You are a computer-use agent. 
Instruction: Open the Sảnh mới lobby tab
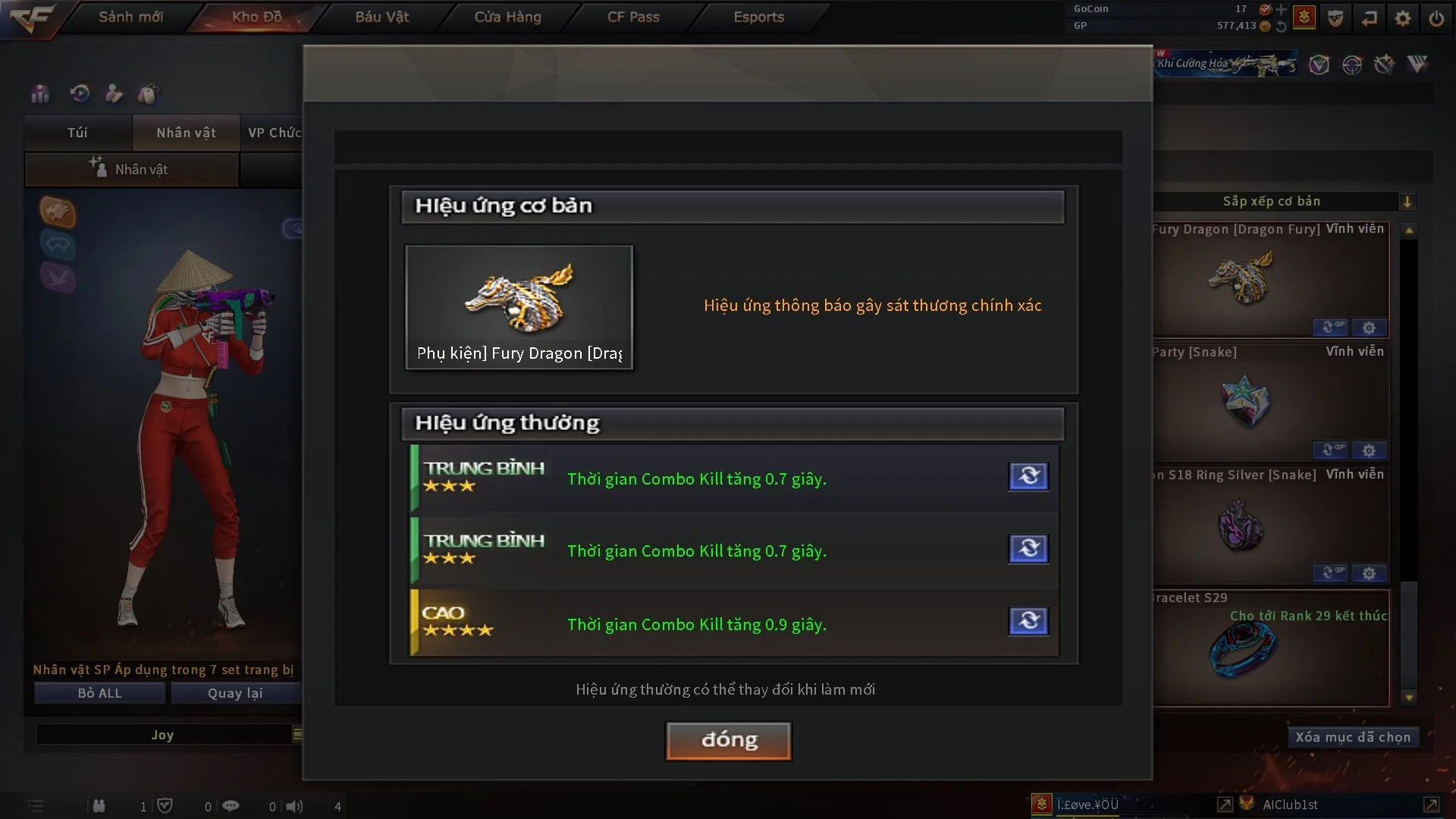coord(130,17)
